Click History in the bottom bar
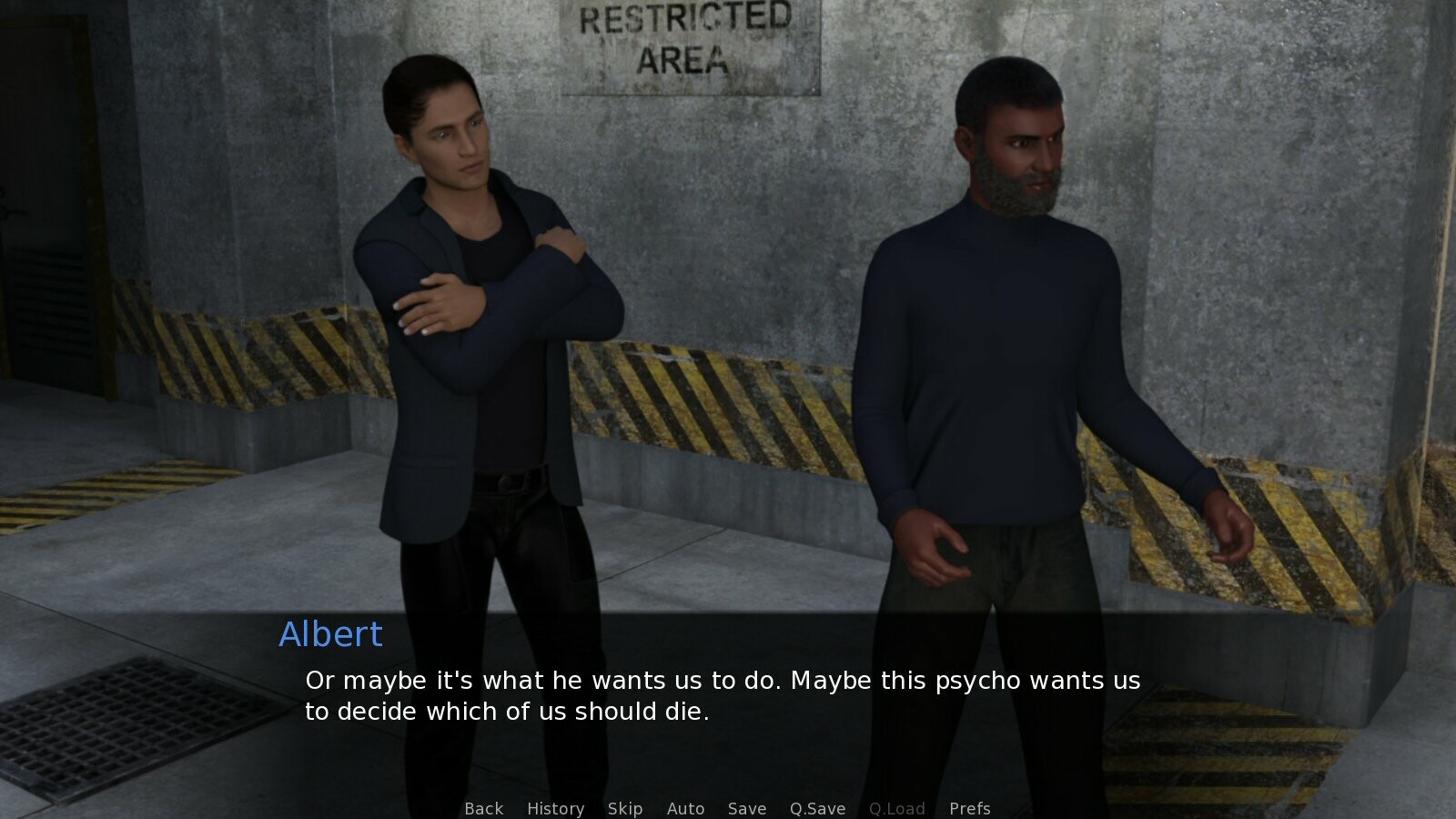The width and height of the screenshot is (1456, 819). point(555,808)
